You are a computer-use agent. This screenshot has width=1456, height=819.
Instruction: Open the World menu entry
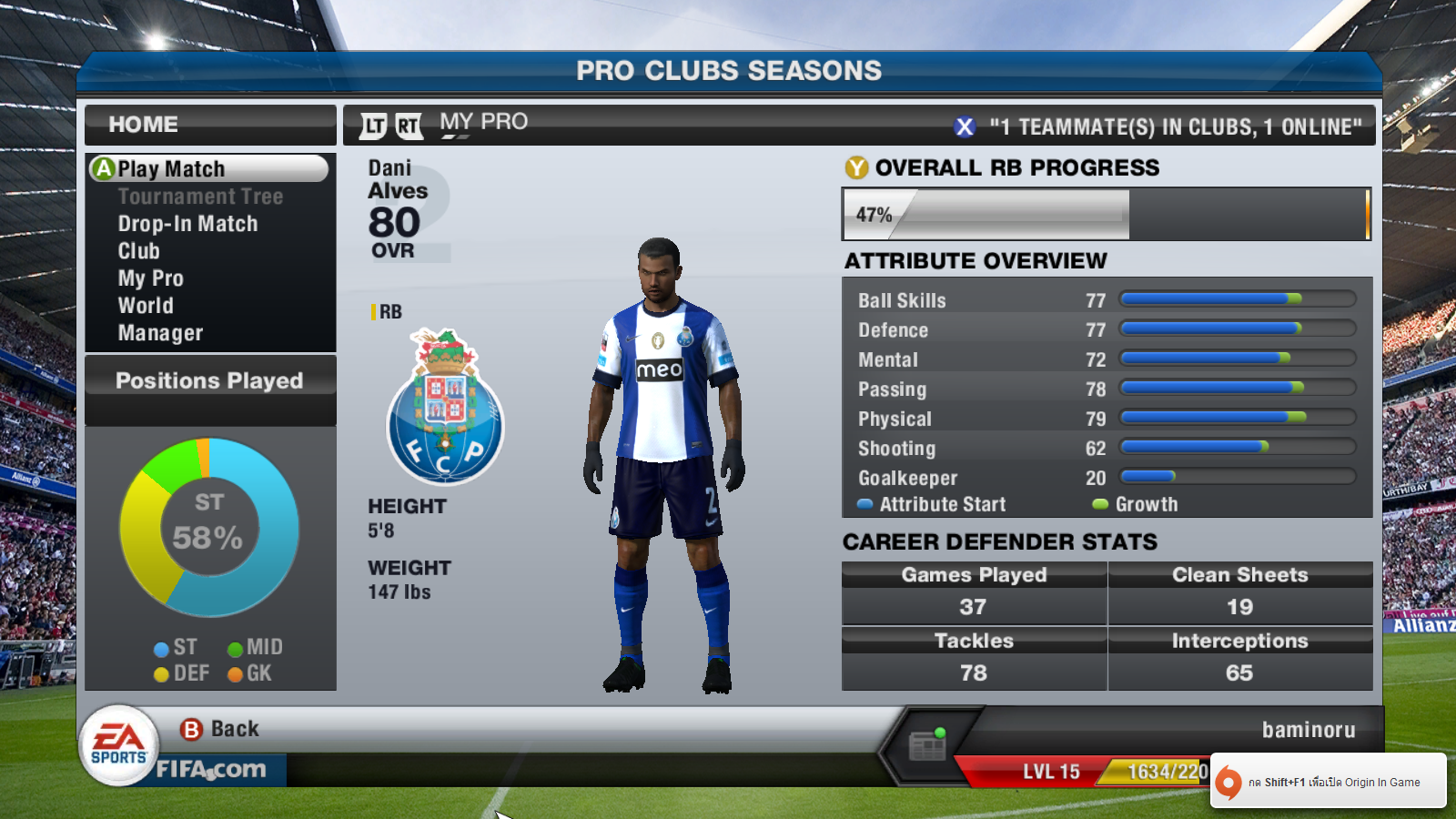146,306
